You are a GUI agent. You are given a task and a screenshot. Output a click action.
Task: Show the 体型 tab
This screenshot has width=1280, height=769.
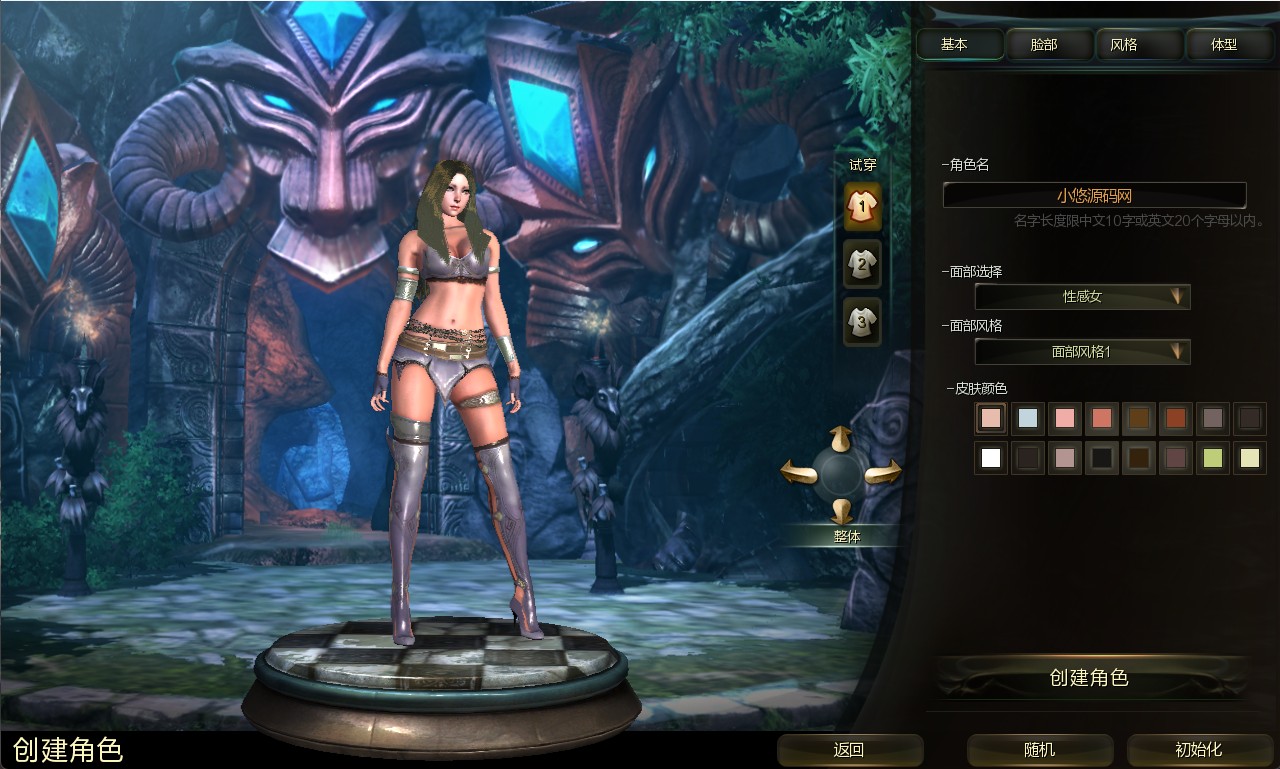(1224, 45)
